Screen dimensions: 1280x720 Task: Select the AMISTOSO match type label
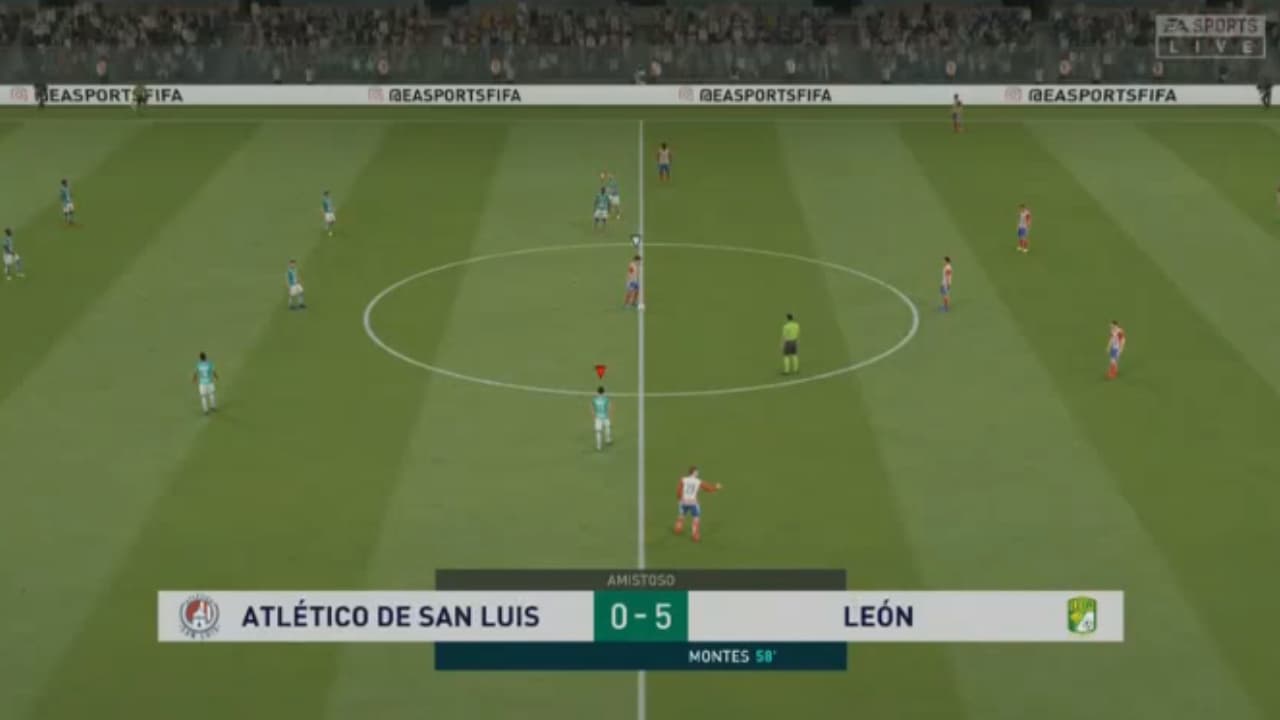(639, 579)
